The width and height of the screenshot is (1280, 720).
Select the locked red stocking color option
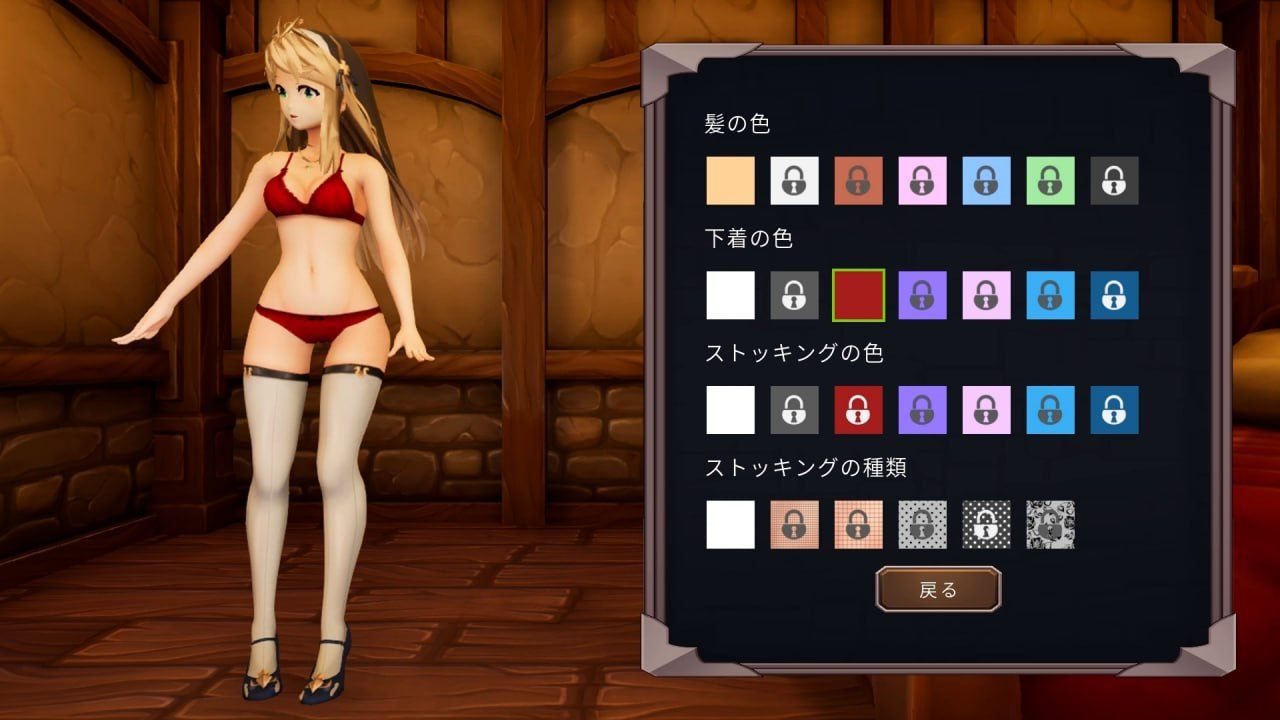pyautogui.click(x=858, y=410)
